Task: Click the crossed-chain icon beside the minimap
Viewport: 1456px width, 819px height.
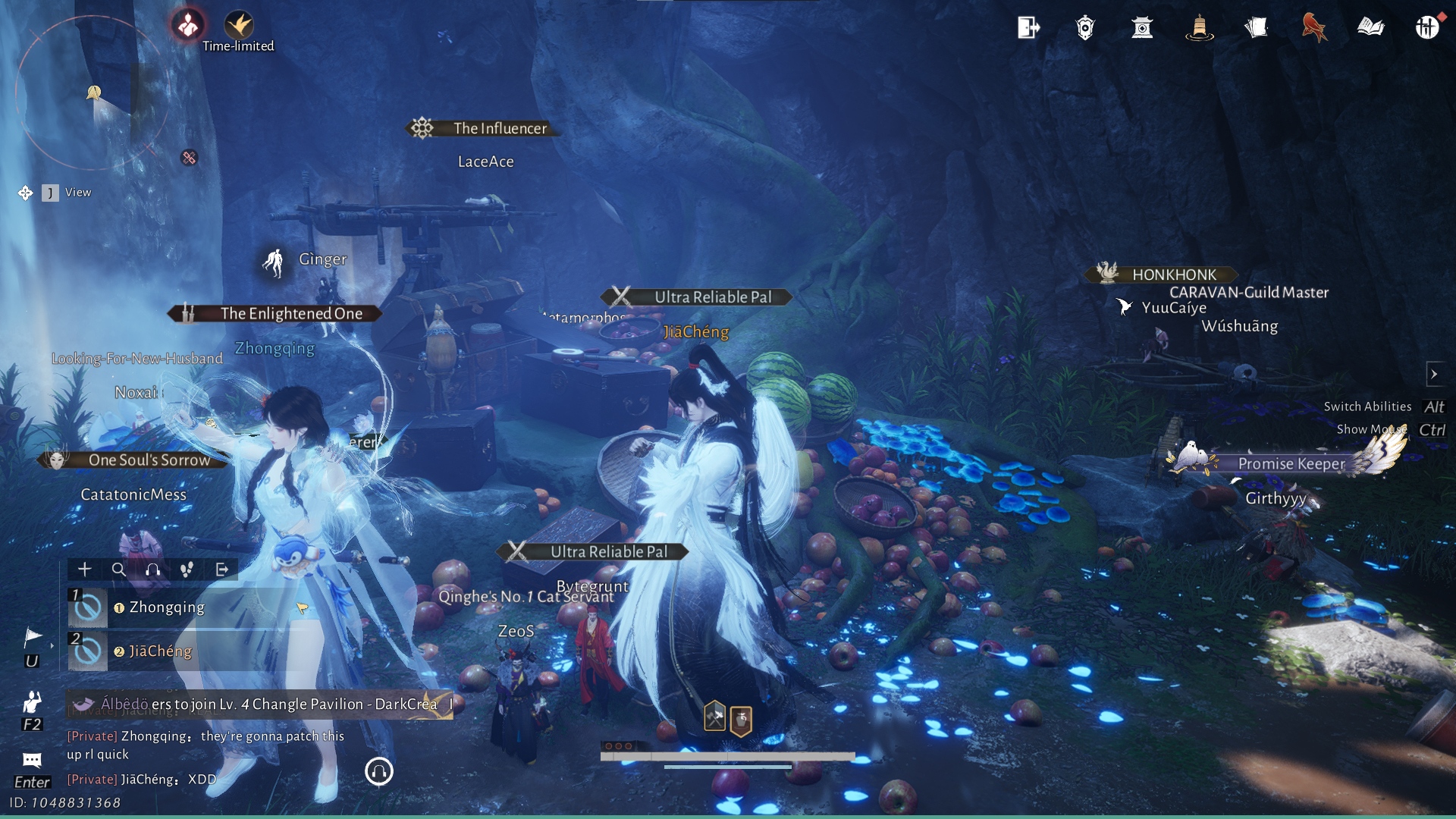Action: pyautogui.click(x=189, y=158)
